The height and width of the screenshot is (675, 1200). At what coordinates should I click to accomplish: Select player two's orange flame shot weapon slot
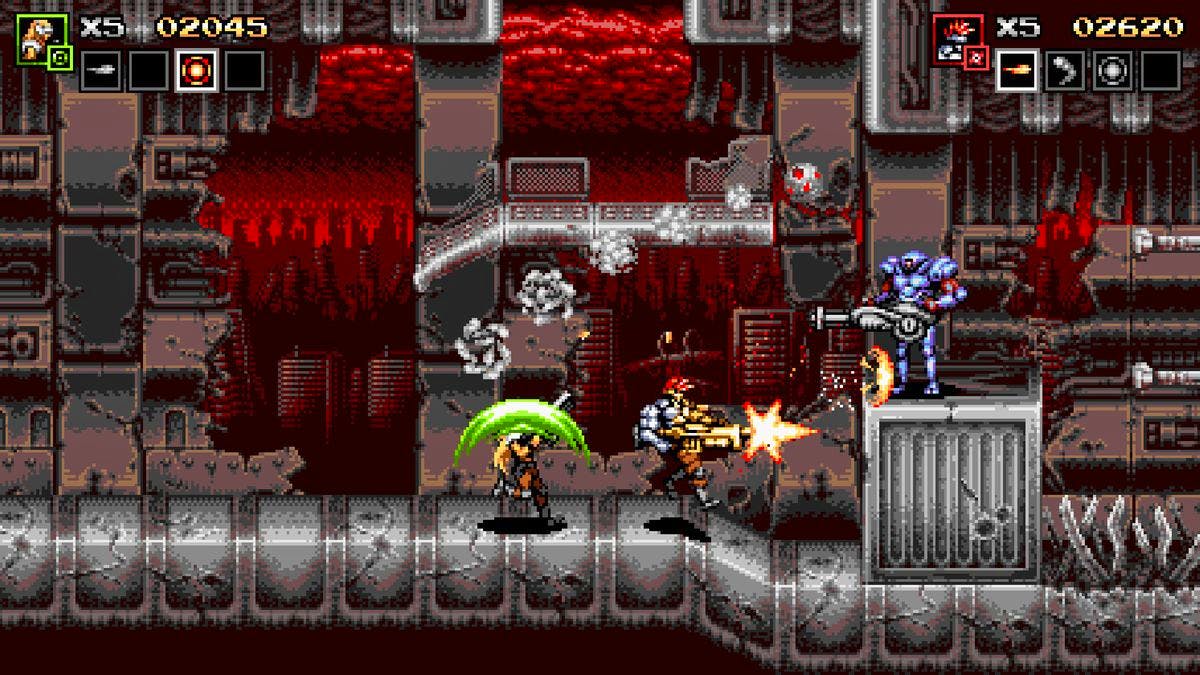(1016, 71)
